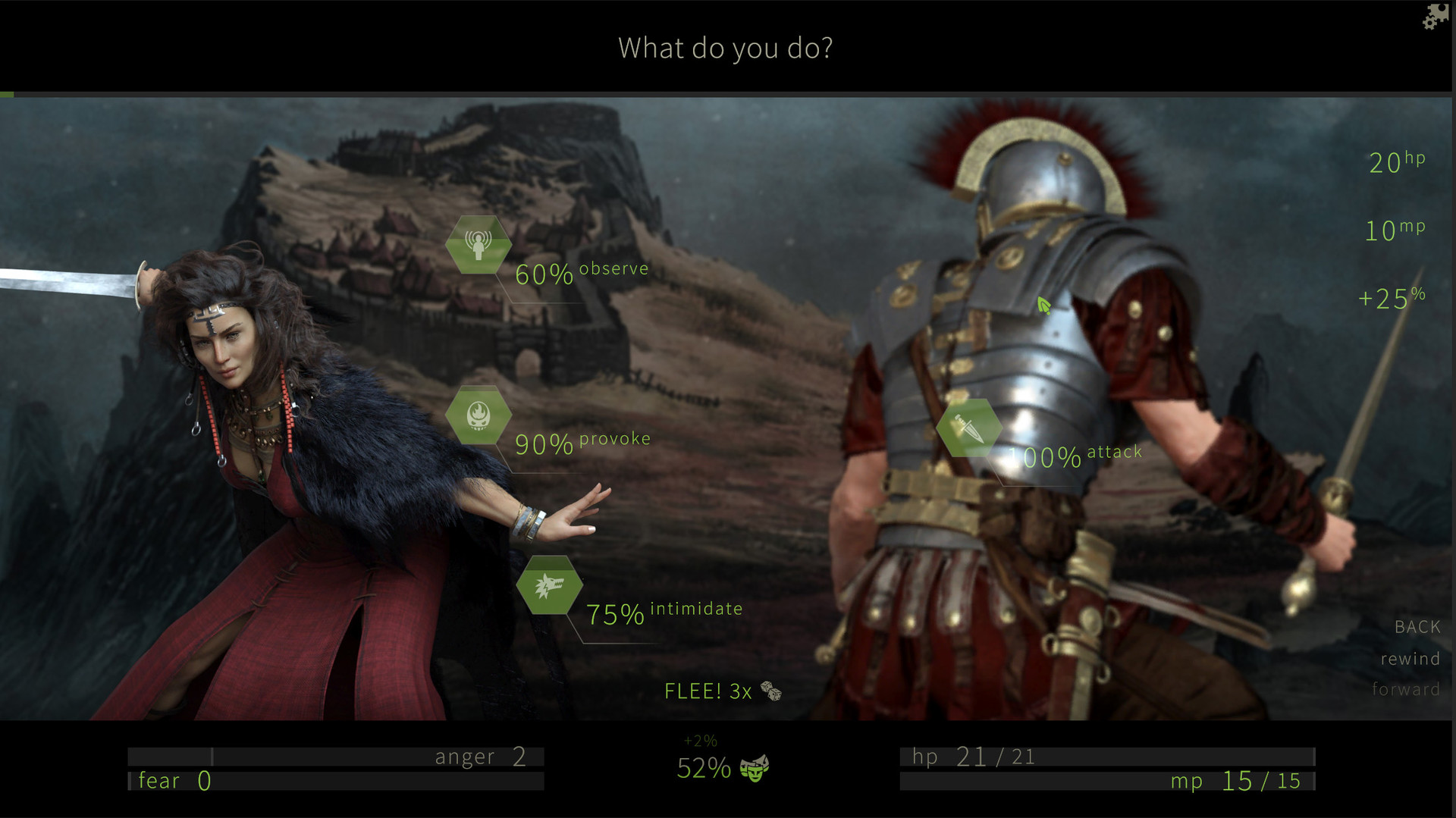Click BACK in the corner
The height and width of the screenshot is (818, 1456).
click(1417, 626)
